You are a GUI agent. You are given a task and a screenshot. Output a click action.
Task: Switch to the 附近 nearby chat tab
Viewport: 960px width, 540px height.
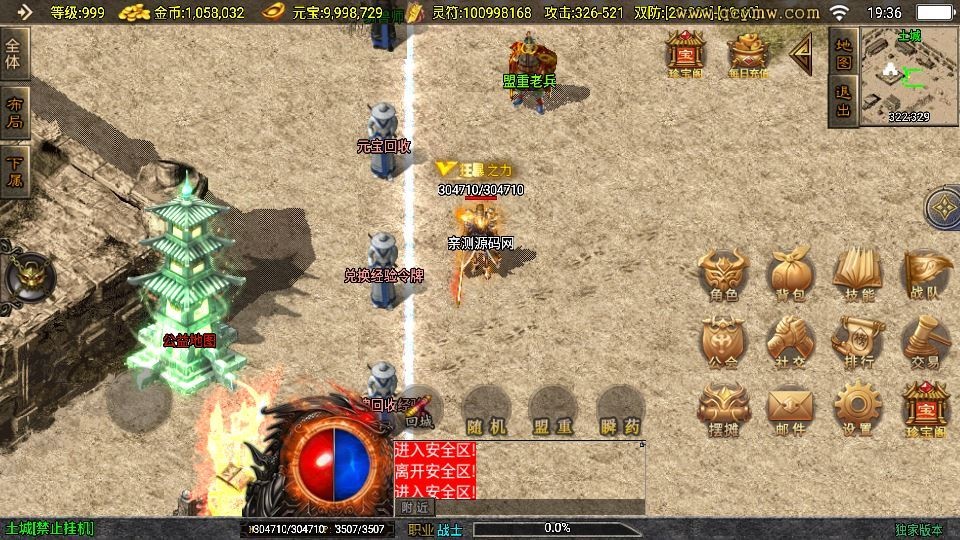[415, 507]
